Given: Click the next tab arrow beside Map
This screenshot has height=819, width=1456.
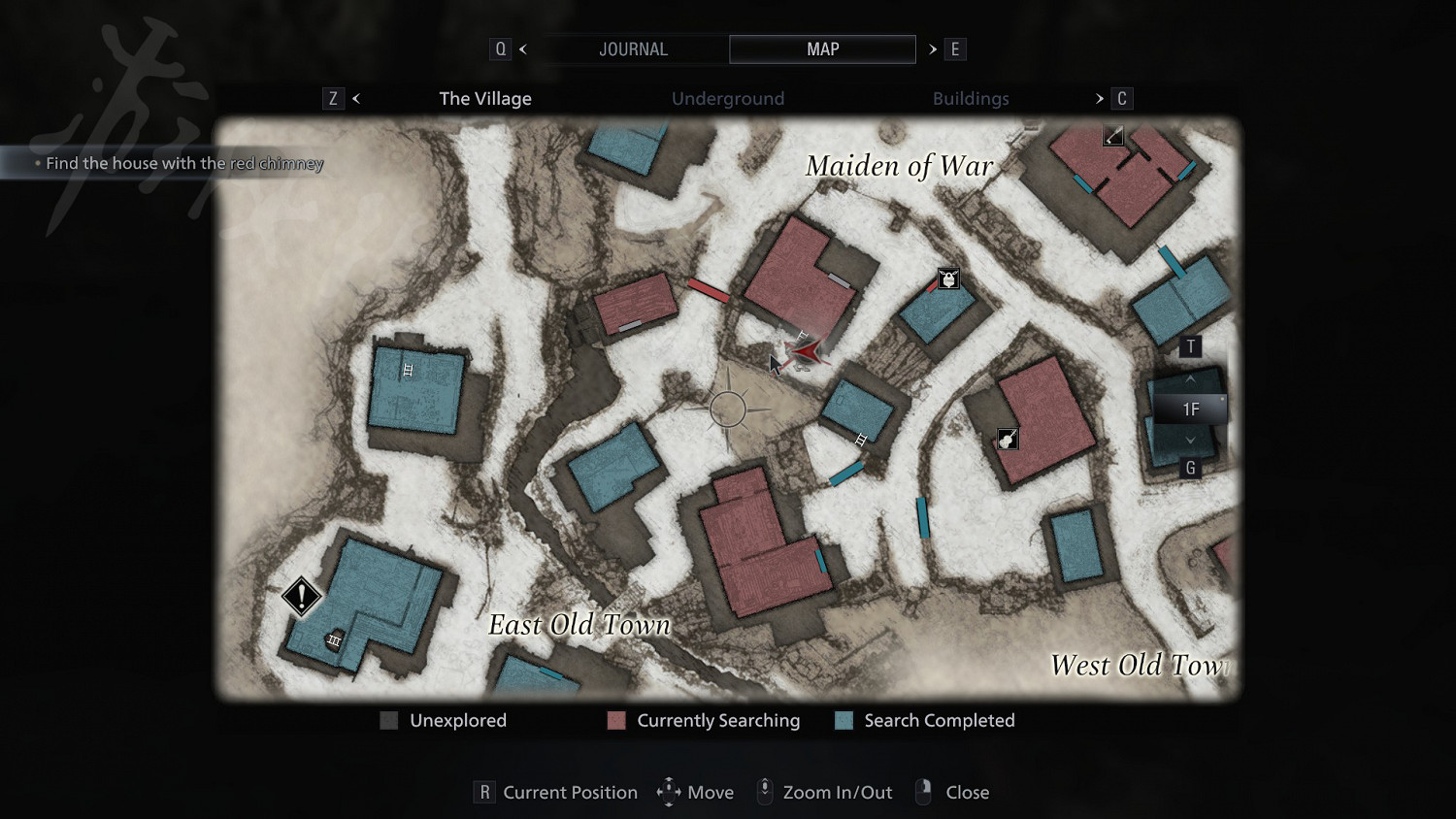Looking at the screenshot, I should click(933, 49).
